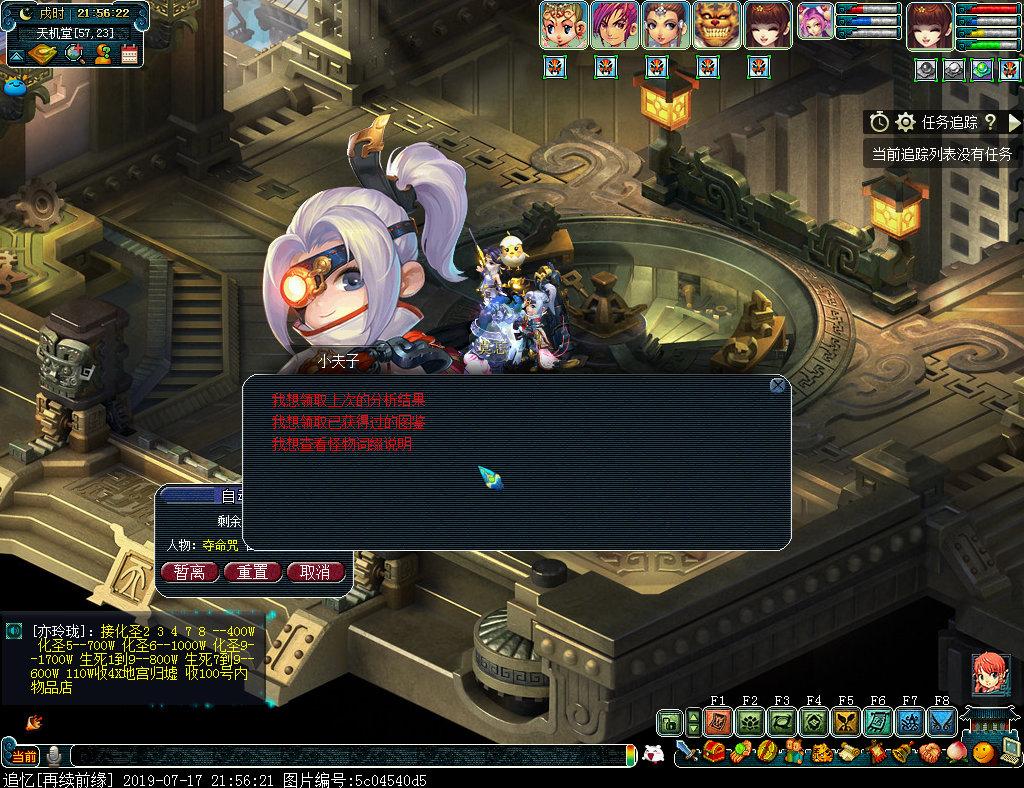Open the sword attack icon in bottom bar
This screenshot has height=788, width=1024.
tap(685, 752)
